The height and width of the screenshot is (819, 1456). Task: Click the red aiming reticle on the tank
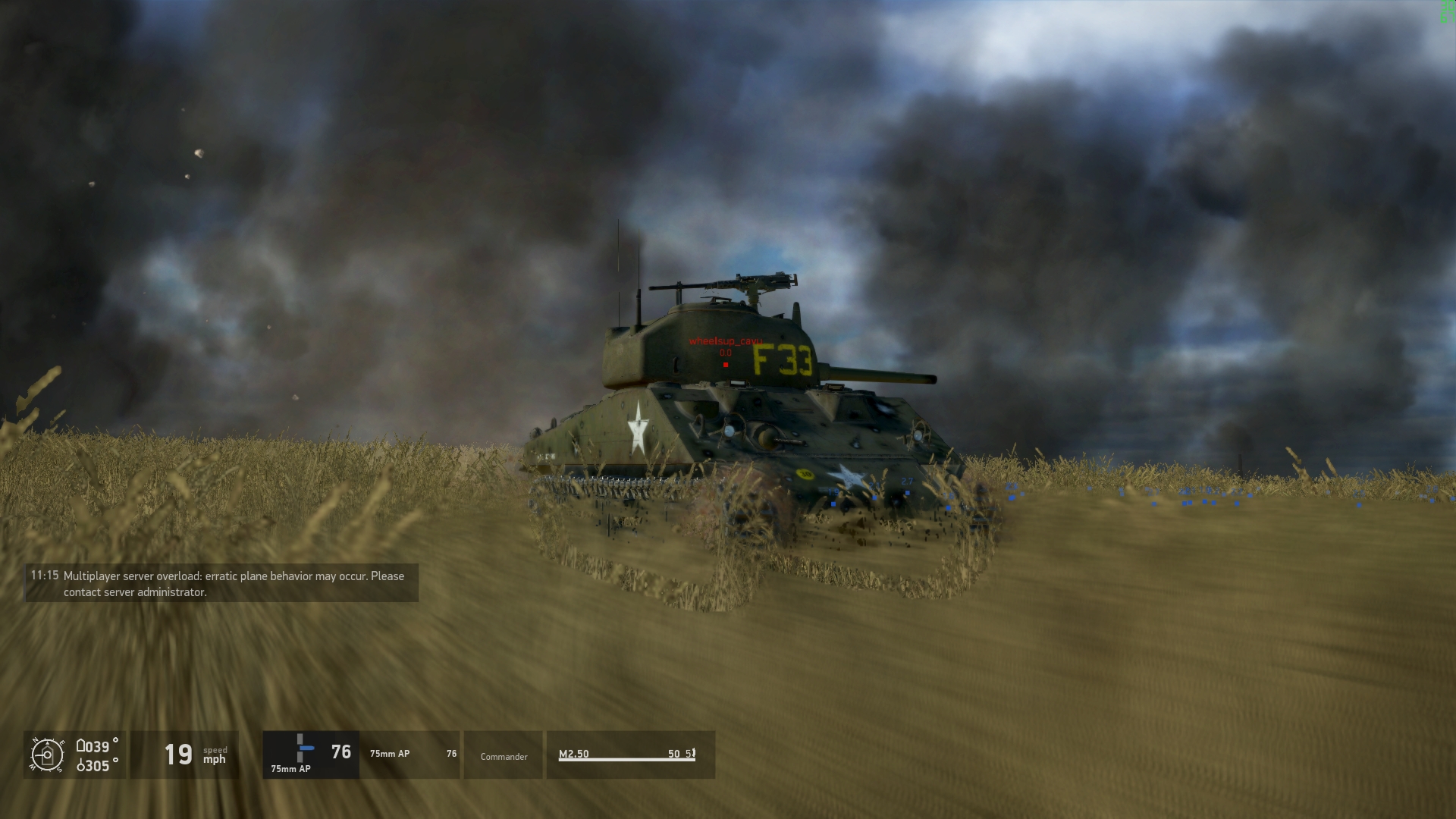click(x=726, y=364)
